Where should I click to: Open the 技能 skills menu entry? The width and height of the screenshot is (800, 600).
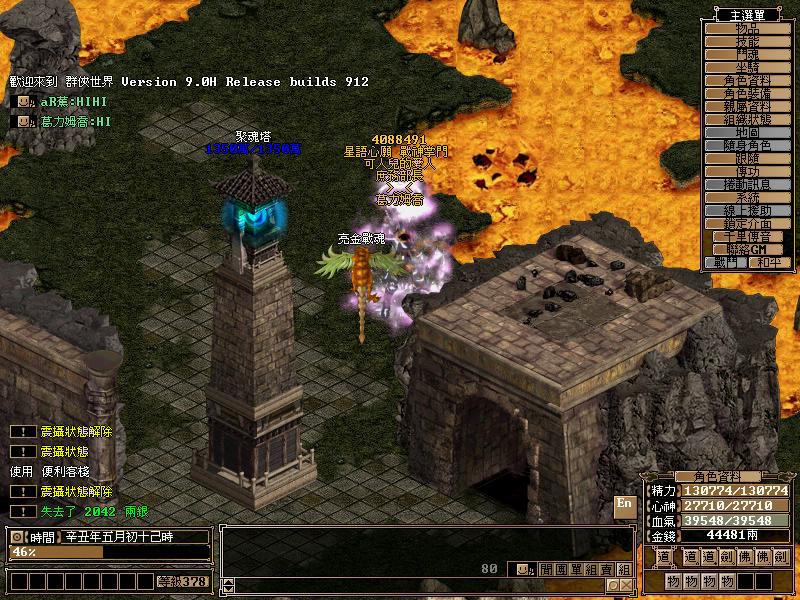[747, 41]
